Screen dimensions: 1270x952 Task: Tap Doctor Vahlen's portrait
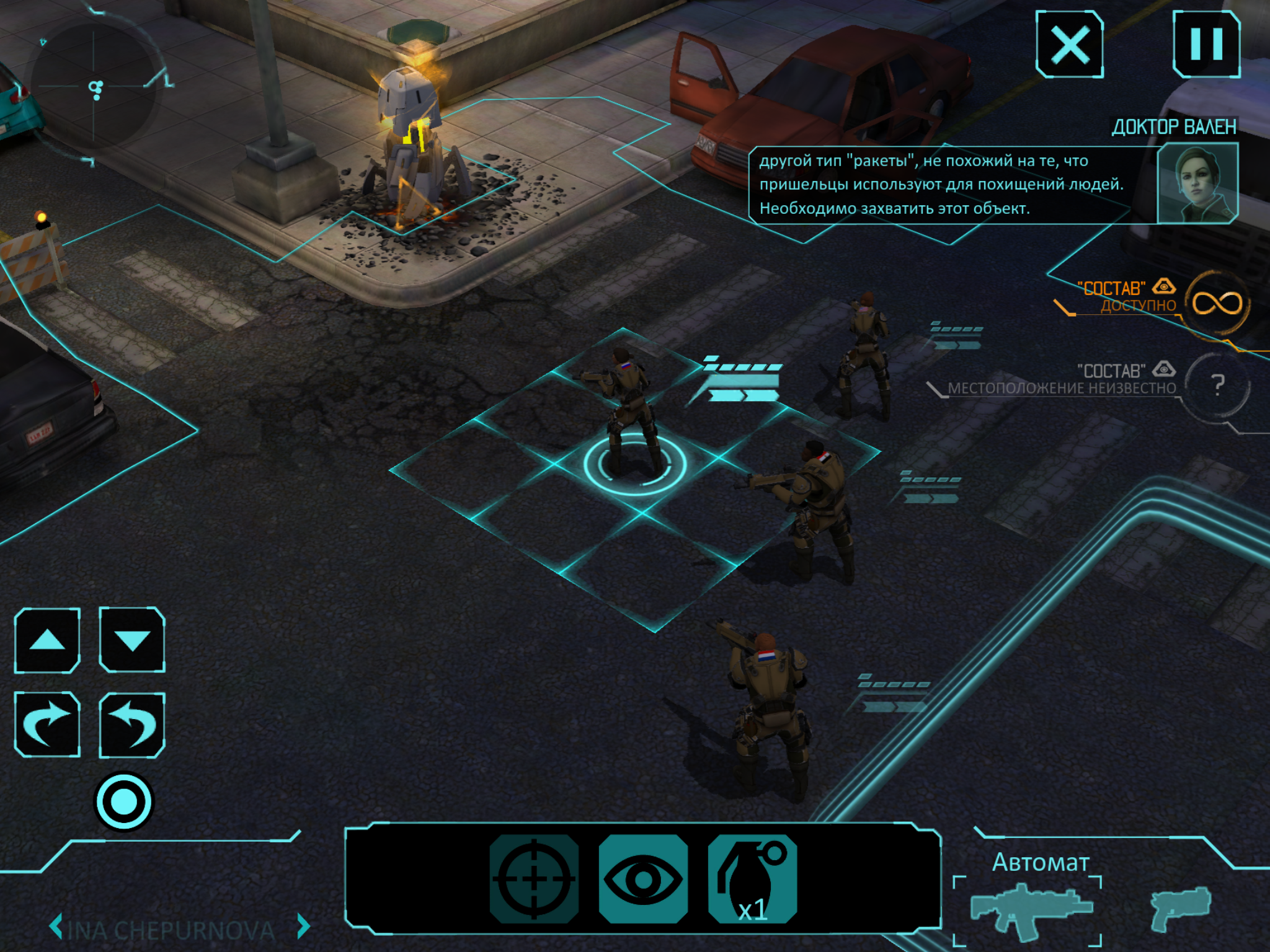point(1197,183)
